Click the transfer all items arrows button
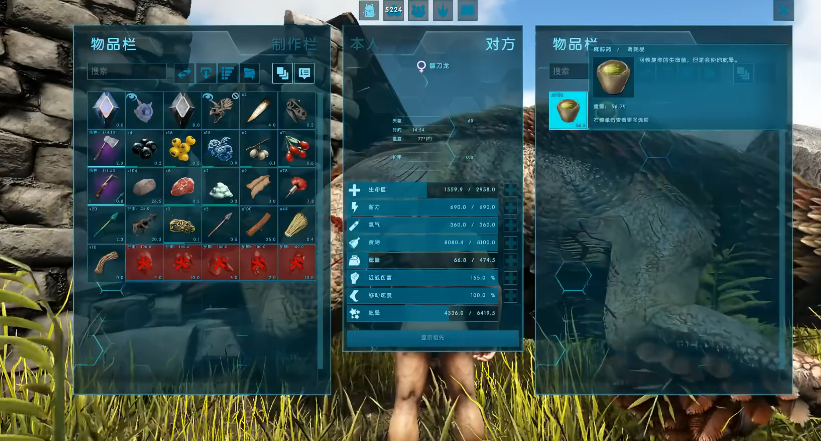 coord(184,73)
